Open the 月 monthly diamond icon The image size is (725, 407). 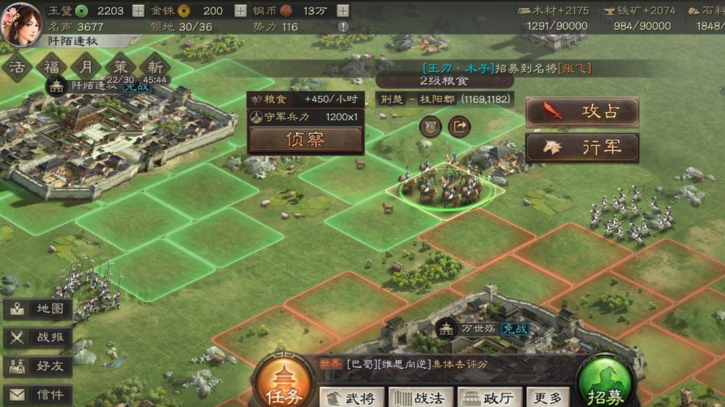point(87,67)
